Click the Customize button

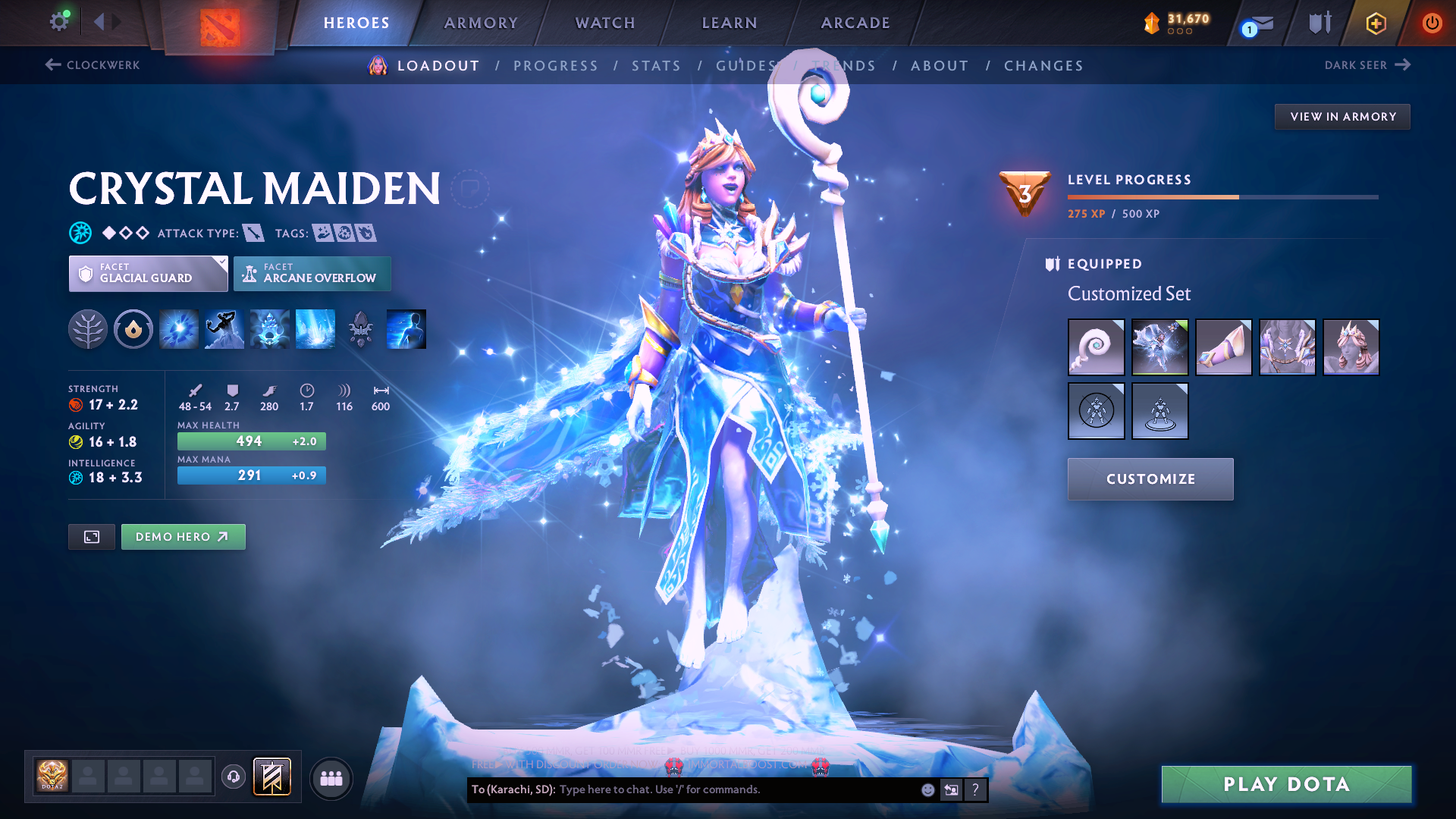tap(1150, 479)
